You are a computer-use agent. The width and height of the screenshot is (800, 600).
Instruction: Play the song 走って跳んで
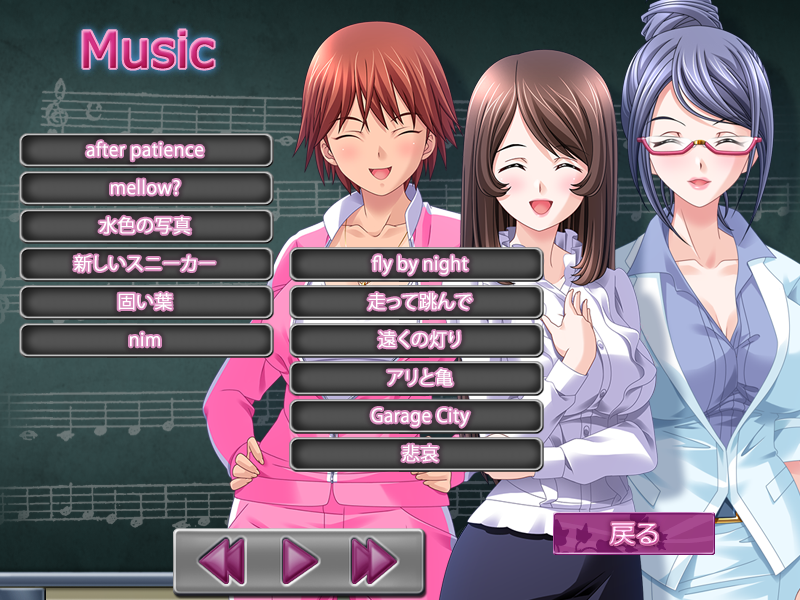416,302
